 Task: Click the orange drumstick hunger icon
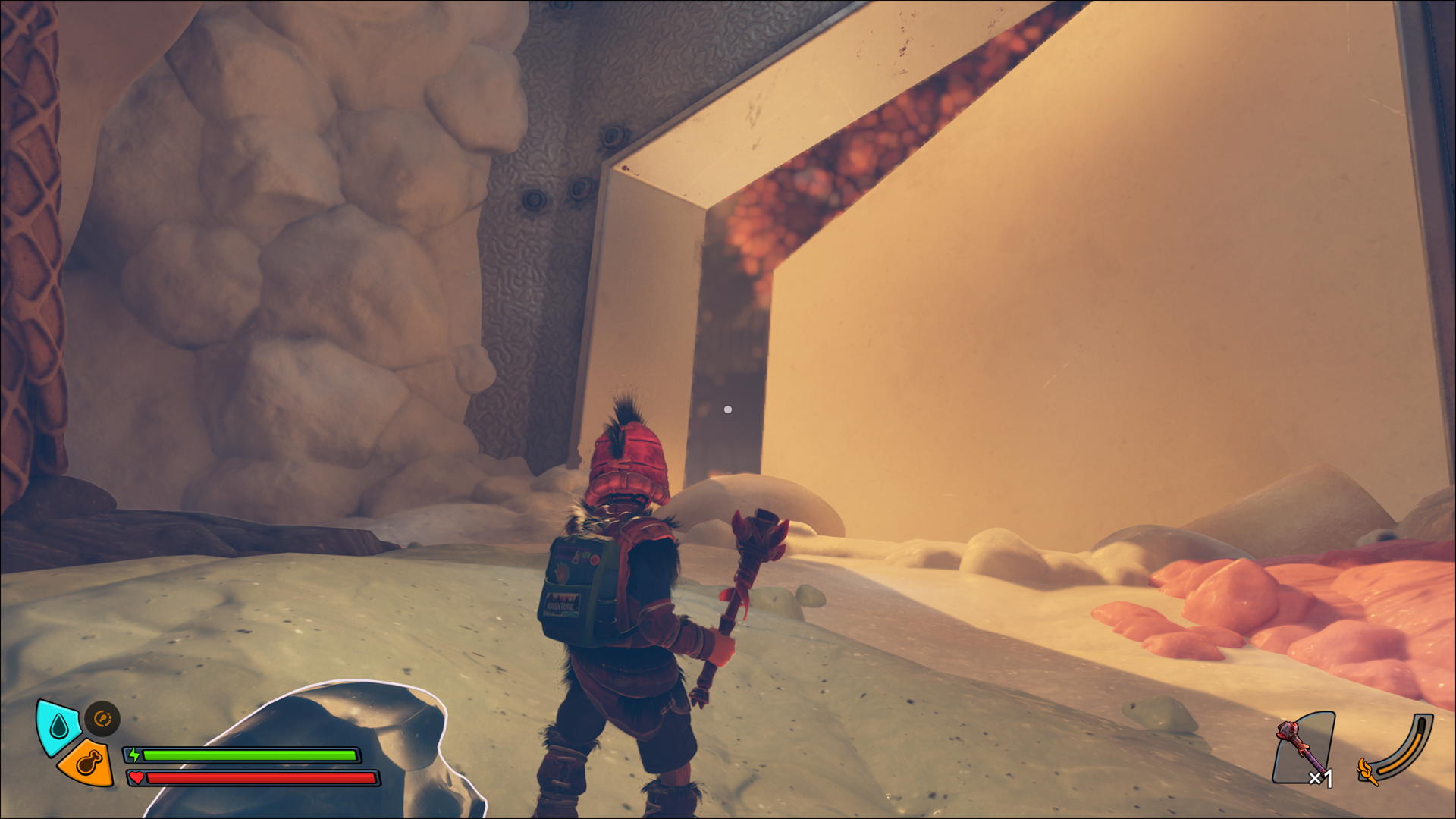coord(88,763)
